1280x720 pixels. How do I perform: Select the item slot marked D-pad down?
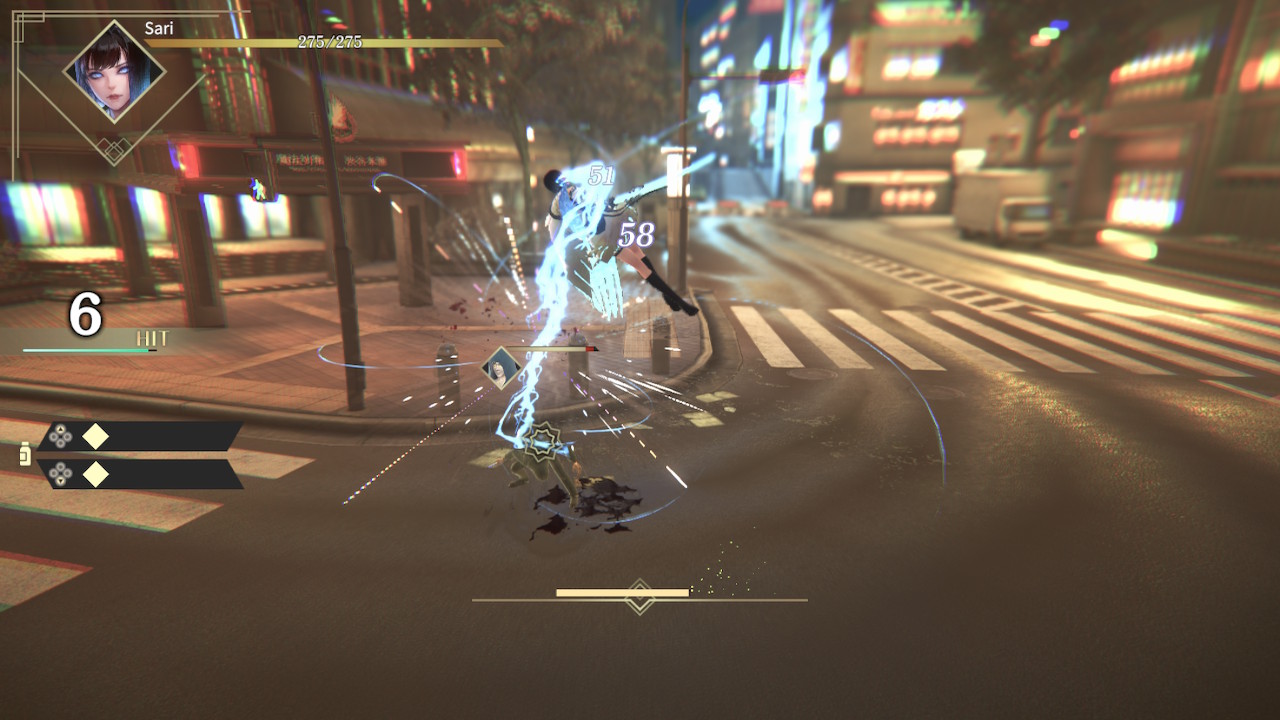click(140, 474)
